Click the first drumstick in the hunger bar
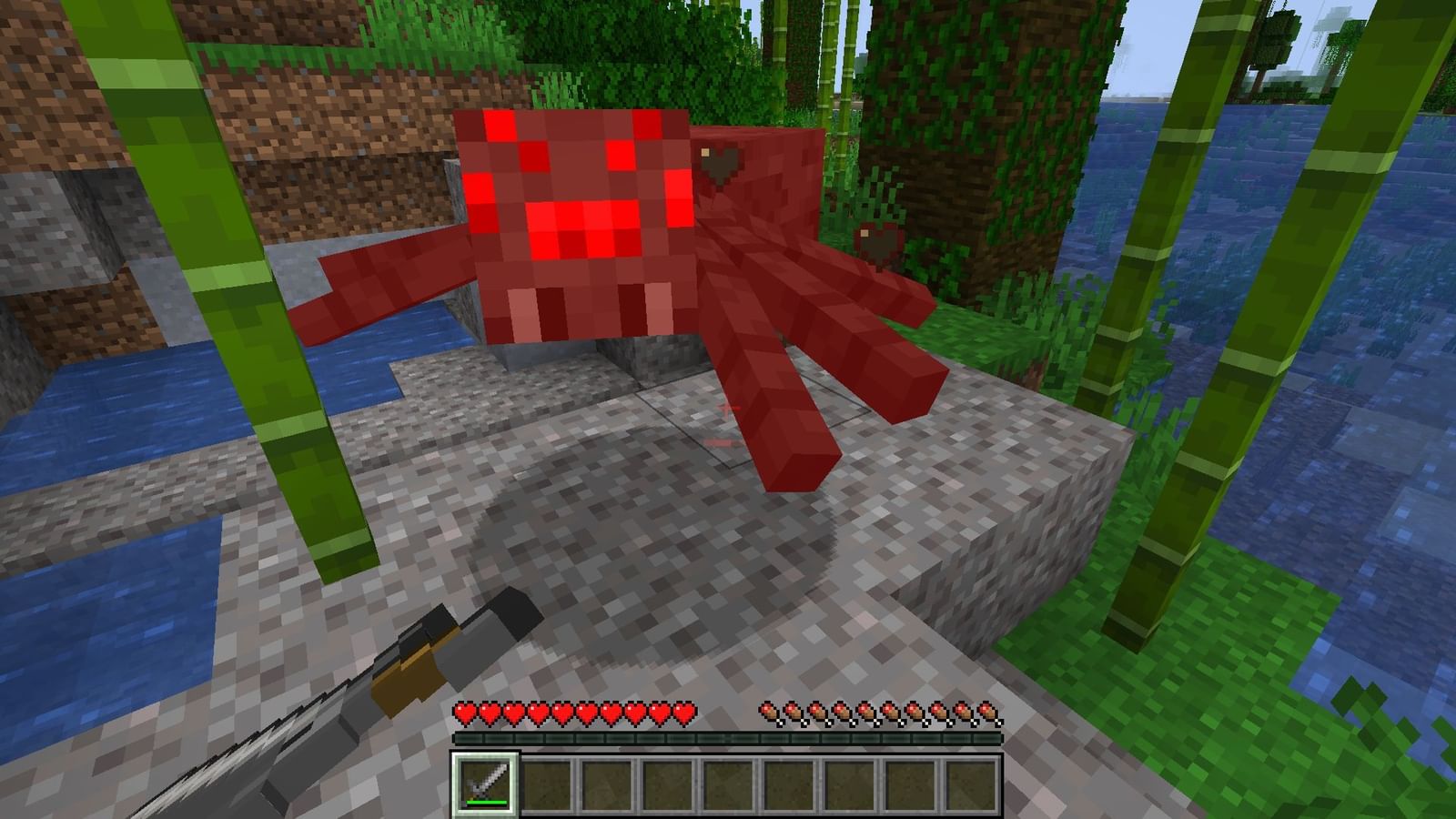 click(769, 713)
